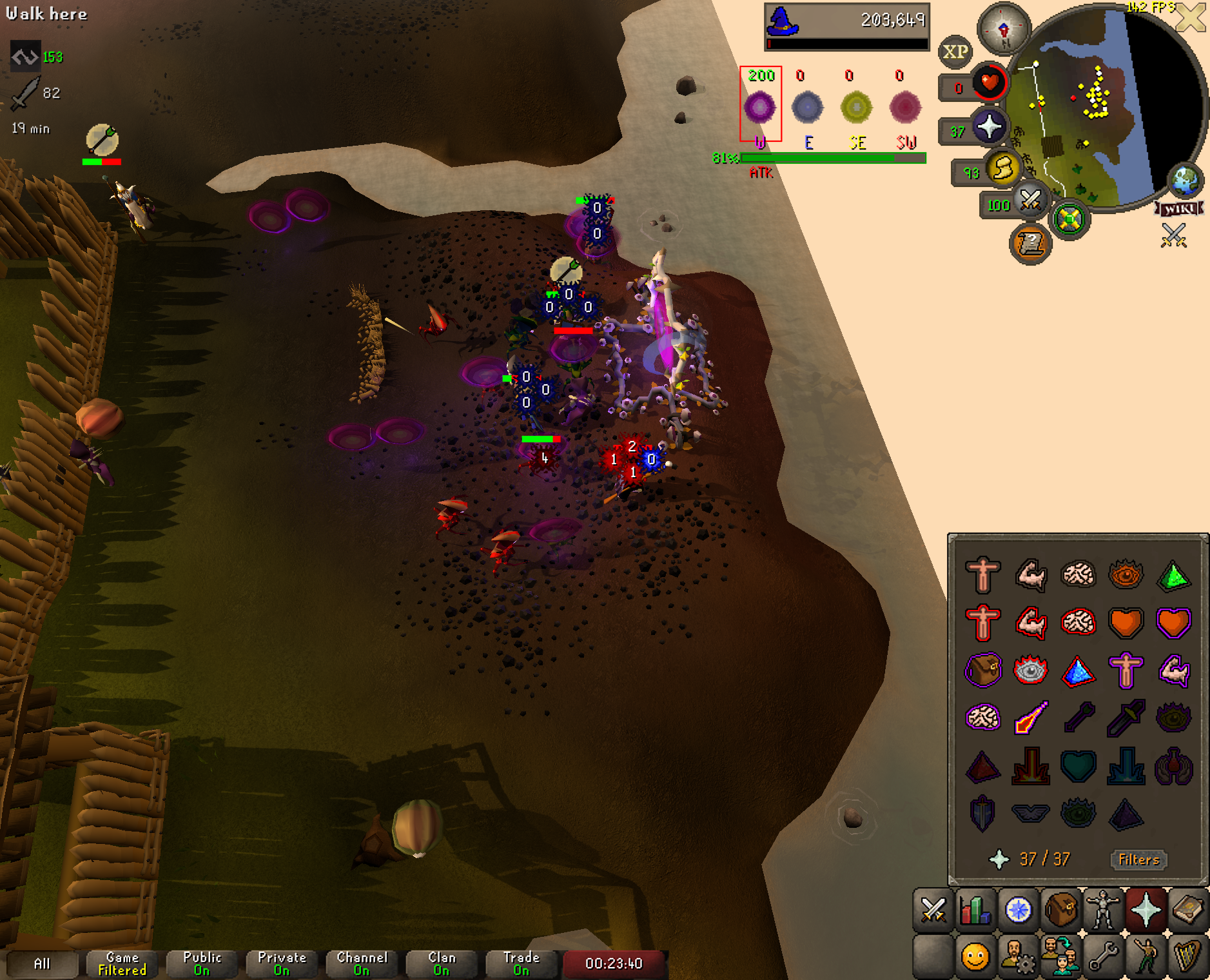The image size is (1210, 980).
Task: Open the world map globe icon
Action: [x=1185, y=181]
